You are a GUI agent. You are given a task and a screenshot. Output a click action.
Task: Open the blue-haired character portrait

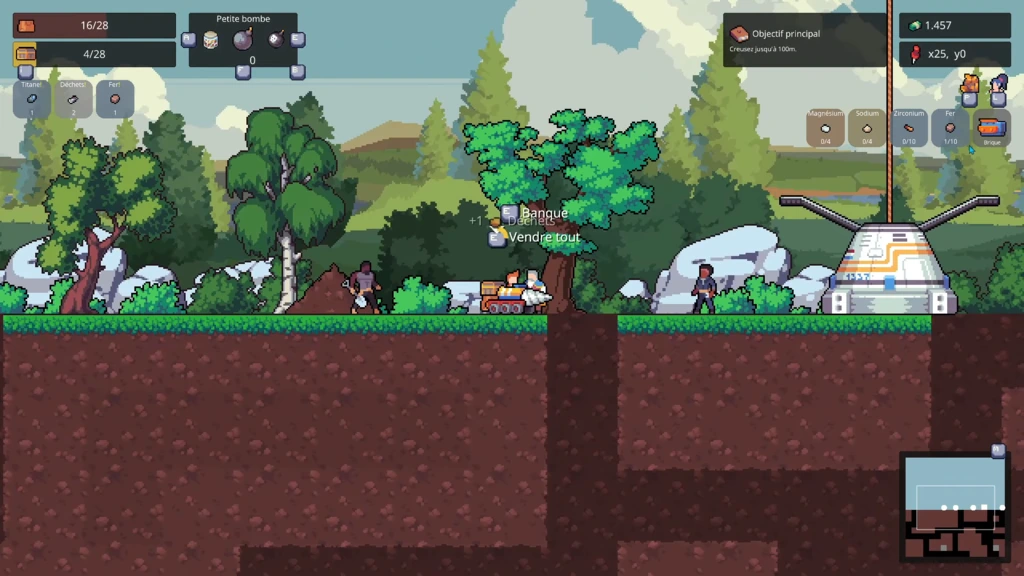coord(998,83)
